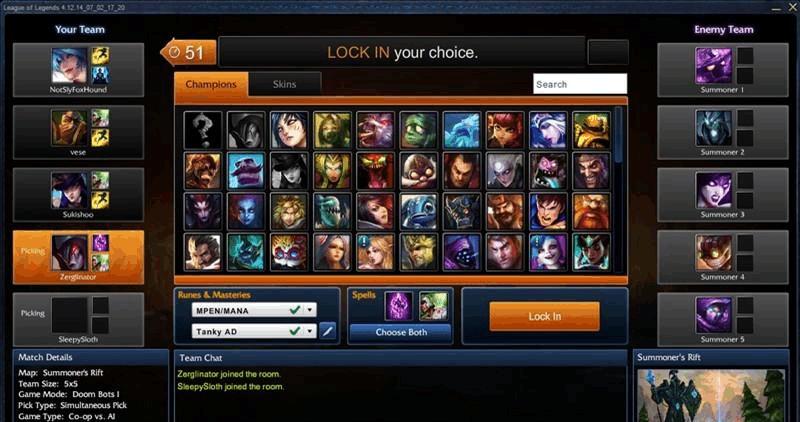Click the pencil edit masteries button

tap(327, 330)
